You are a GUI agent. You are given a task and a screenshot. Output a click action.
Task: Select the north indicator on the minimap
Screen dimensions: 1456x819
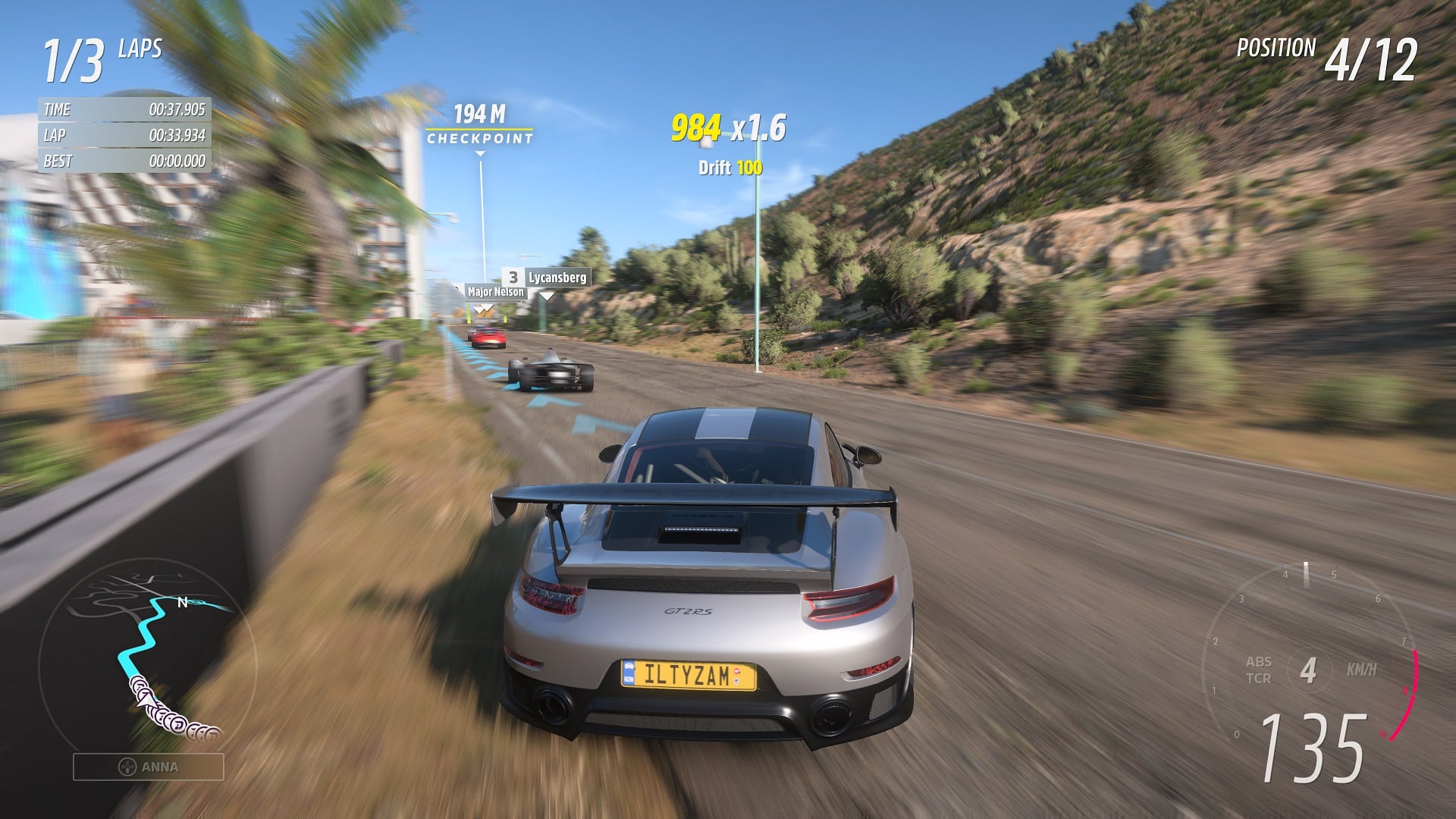[x=180, y=601]
